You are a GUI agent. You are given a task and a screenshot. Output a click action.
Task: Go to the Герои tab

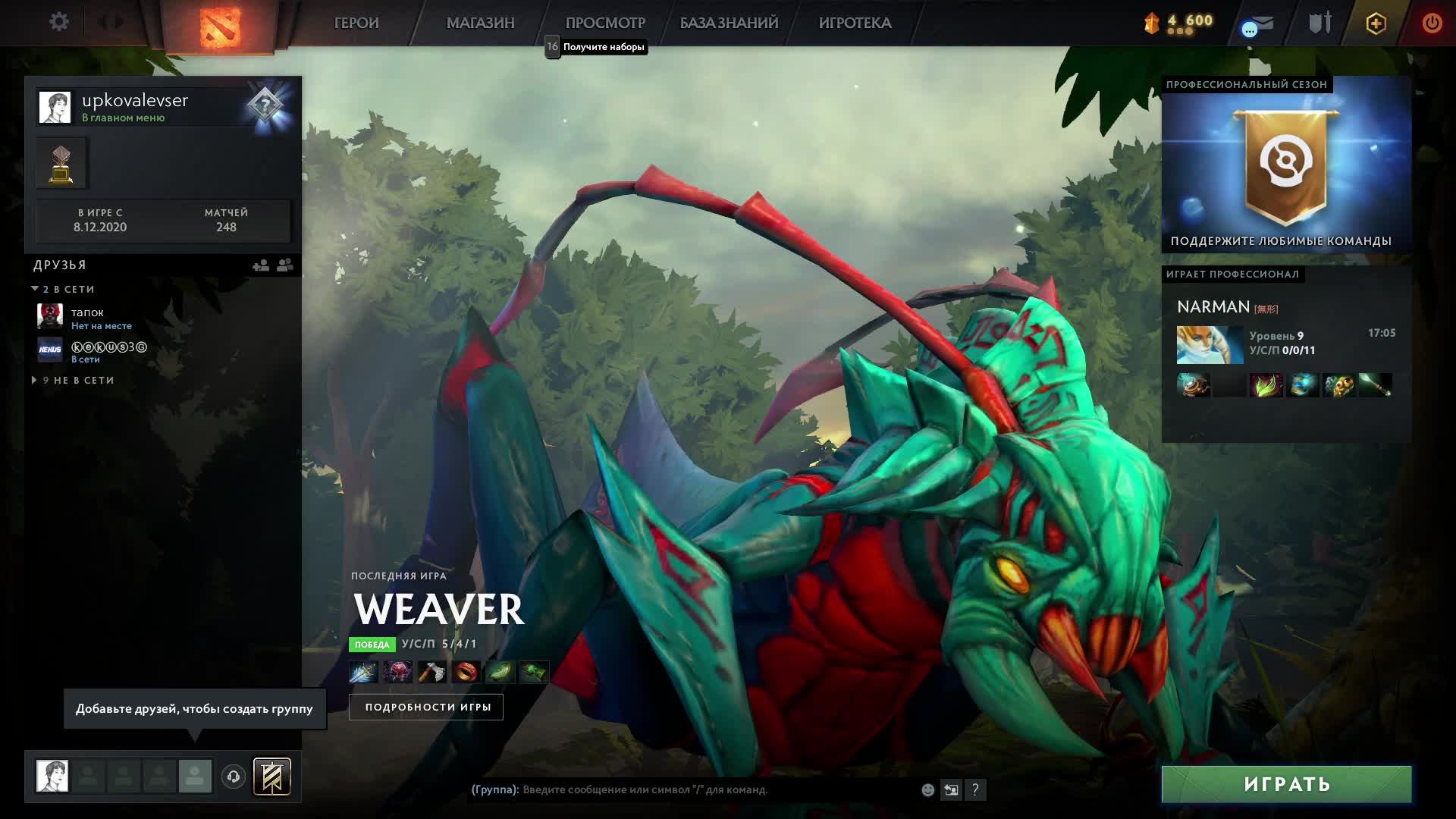[356, 23]
